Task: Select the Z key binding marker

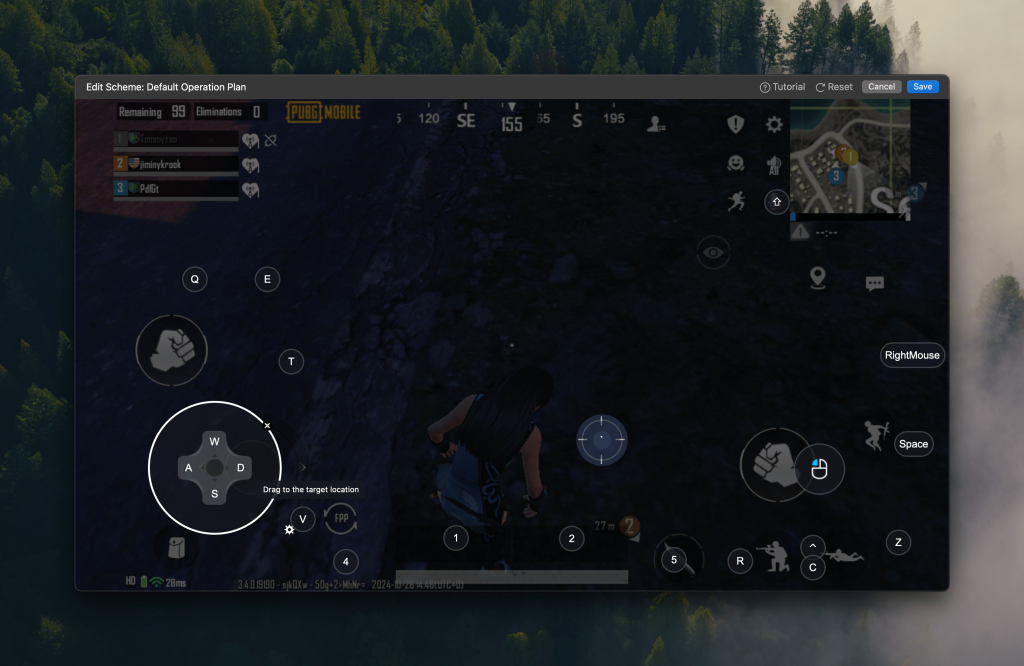Action: pos(898,542)
